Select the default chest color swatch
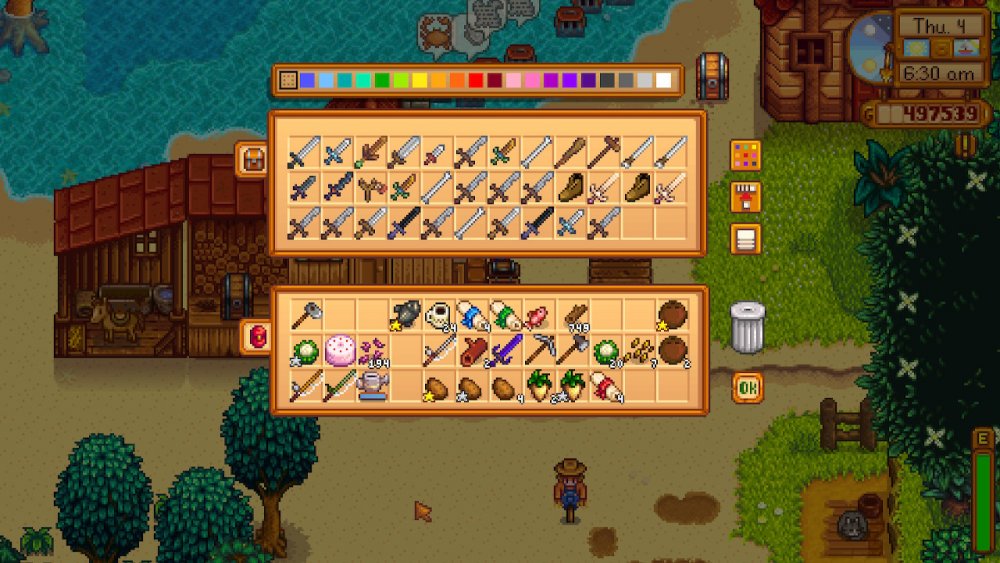 click(288, 81)
